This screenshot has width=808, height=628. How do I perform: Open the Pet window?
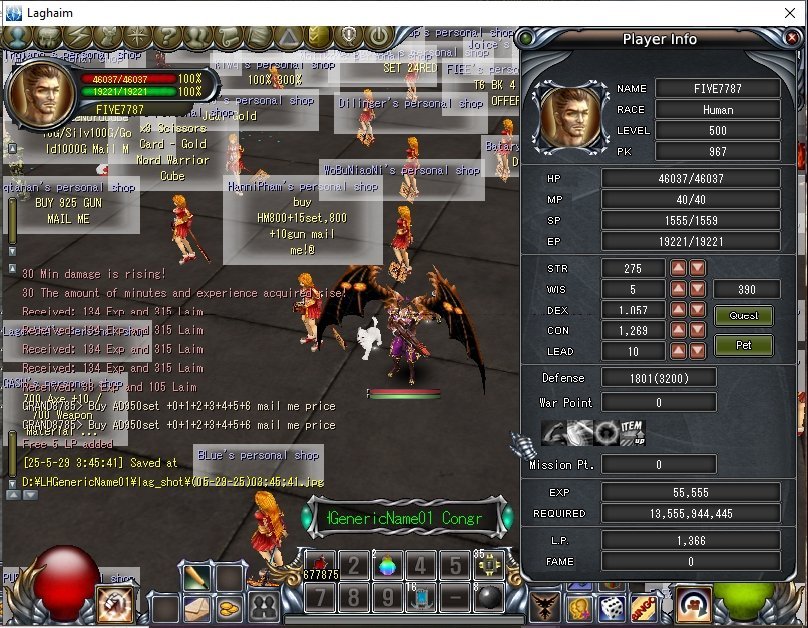click(x=743, y=345)
